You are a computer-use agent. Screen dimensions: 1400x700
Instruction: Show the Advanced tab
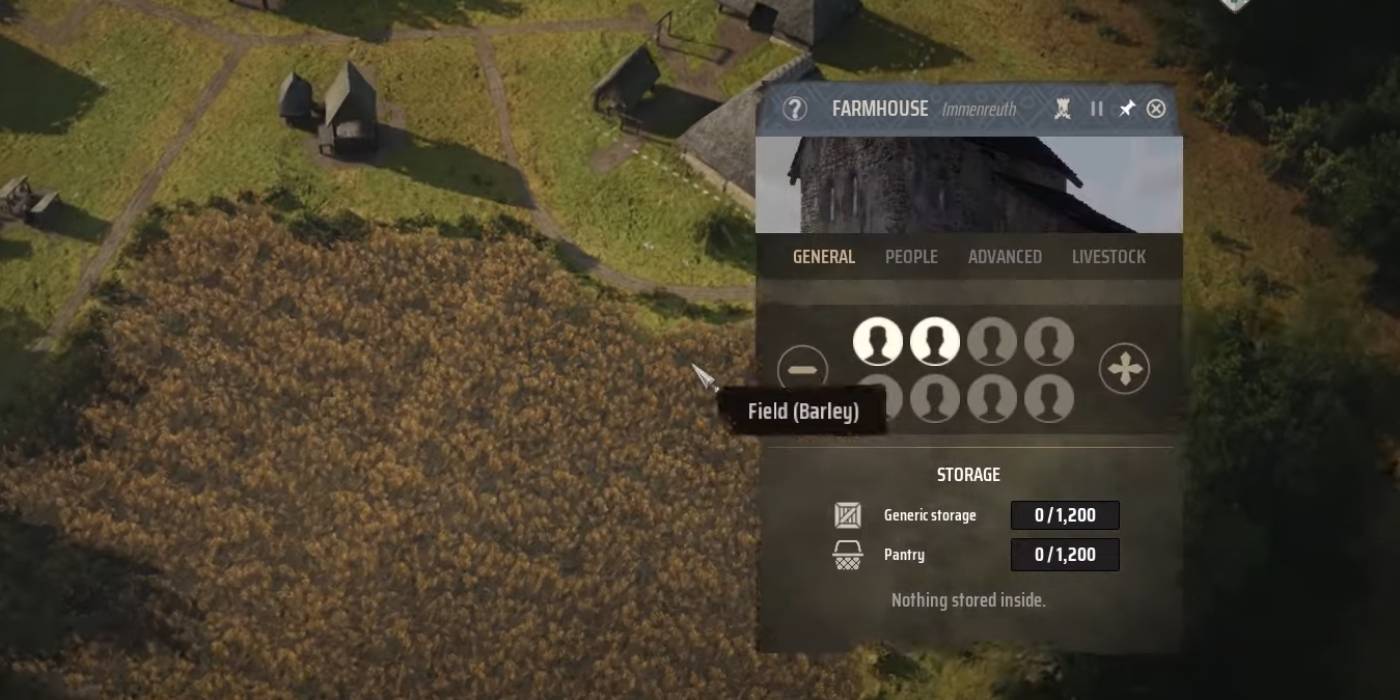click(1004, 257)
